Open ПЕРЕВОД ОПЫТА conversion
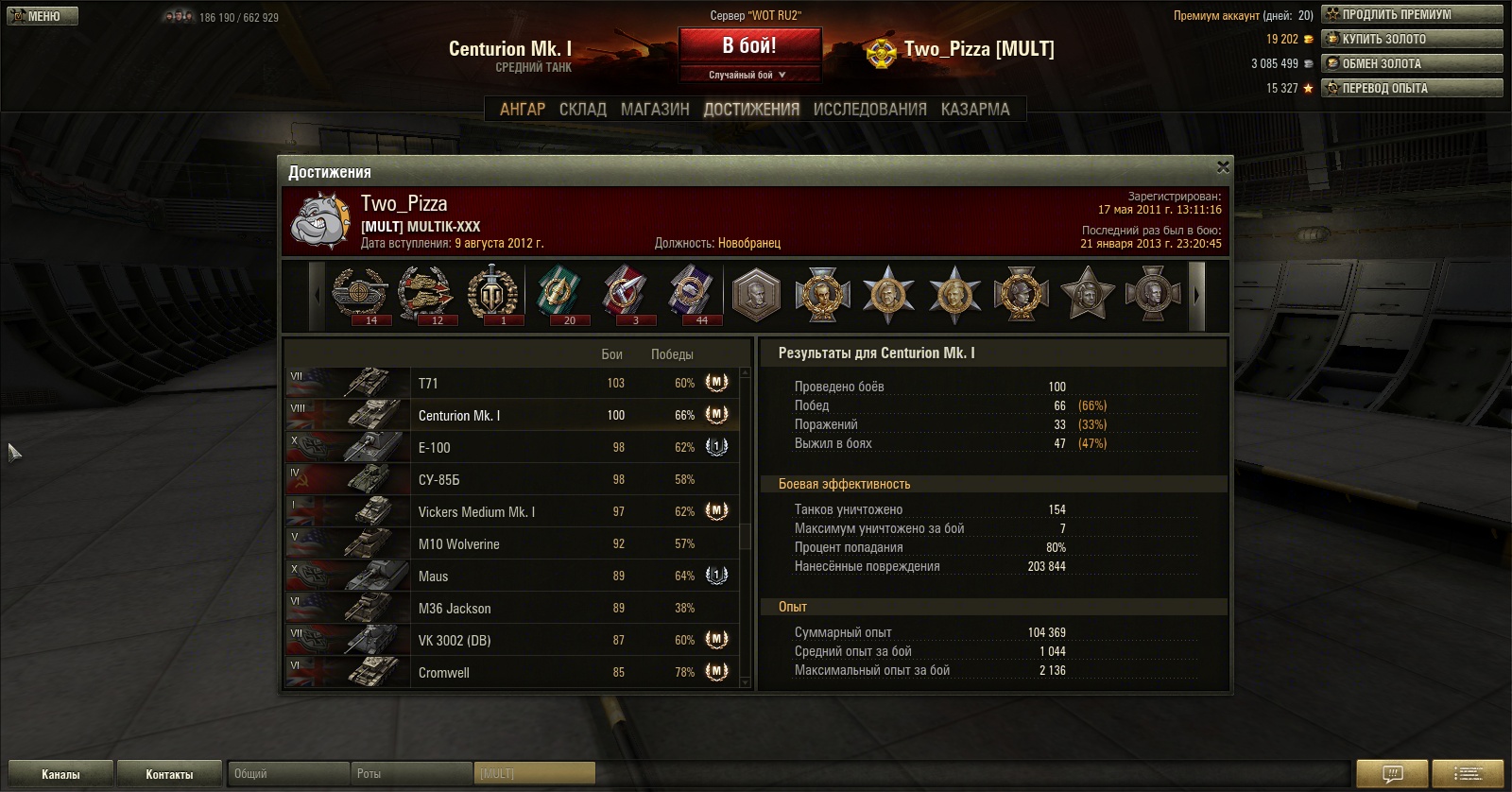Screen dimensions: 1512x792 tap(1412, 88)
